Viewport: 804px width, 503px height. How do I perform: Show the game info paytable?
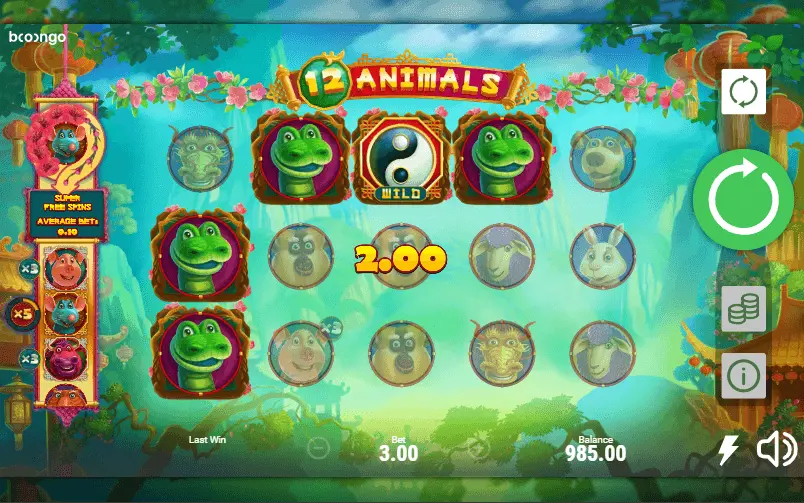743,376
